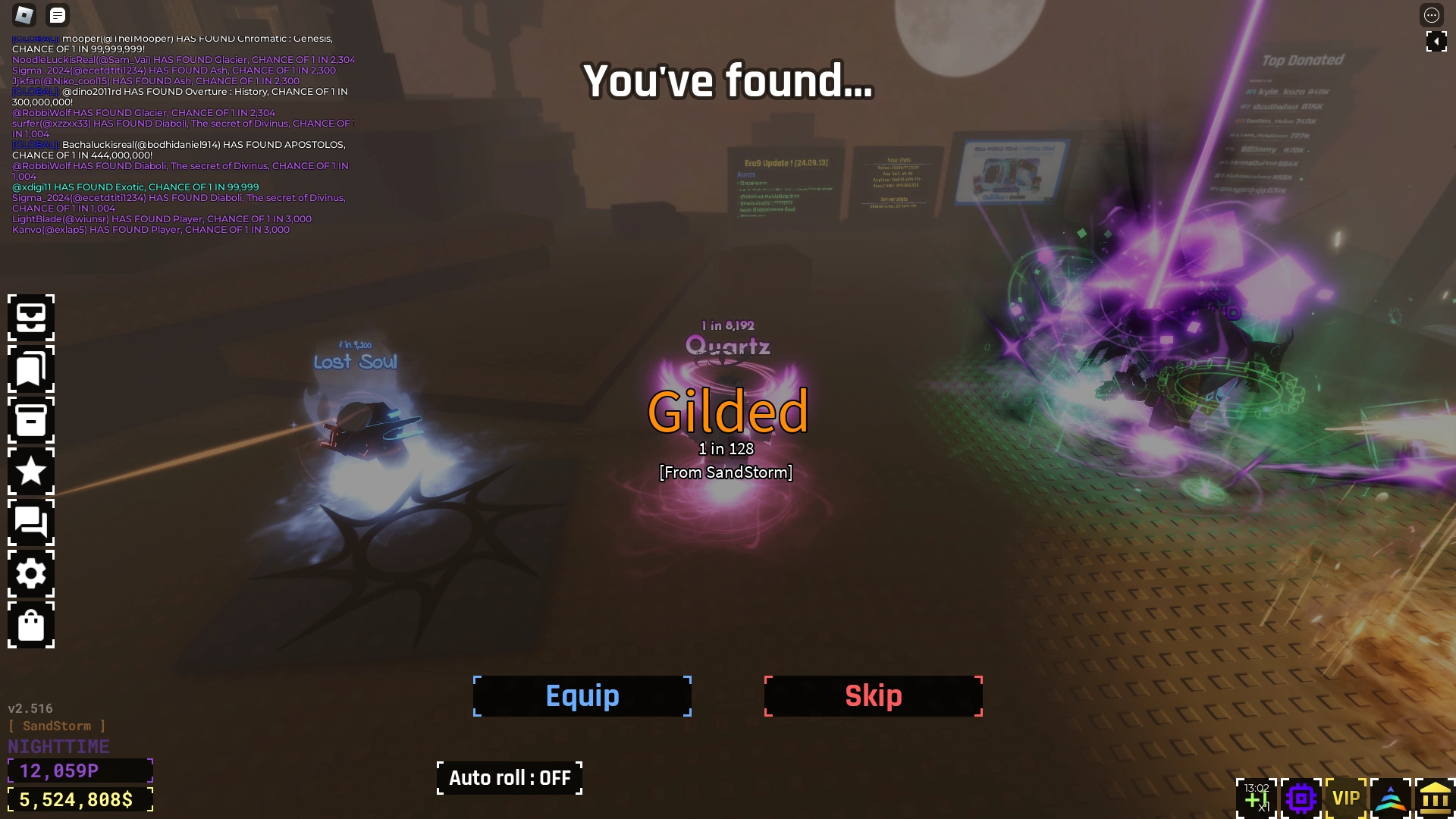Open the index/collection book
Image resolution: width=1456 pixels, height=819 pixels.
[31, 369]
